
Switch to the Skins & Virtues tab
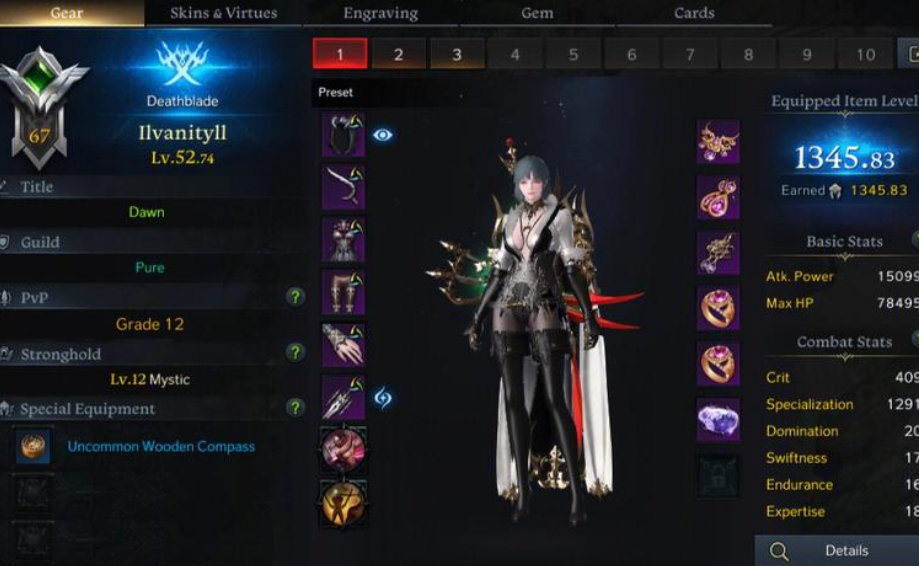click(x=223, y=13)
